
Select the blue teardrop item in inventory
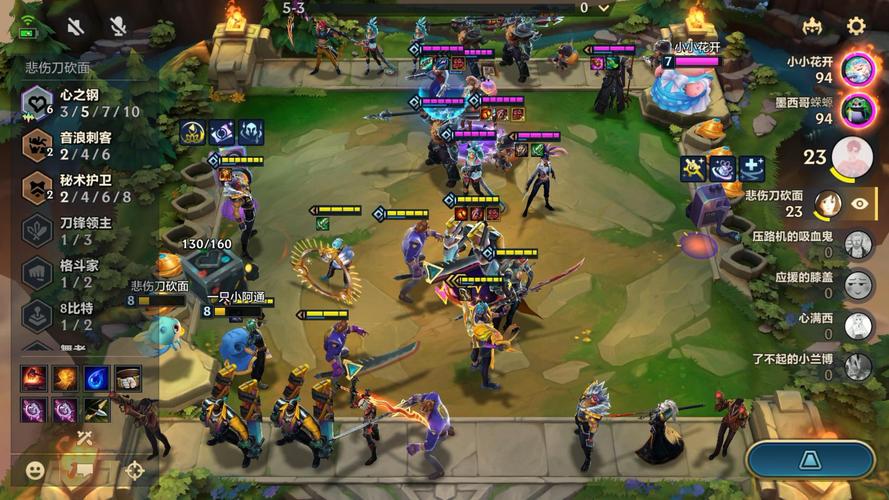pyautogui.click(x=96, y=379)
